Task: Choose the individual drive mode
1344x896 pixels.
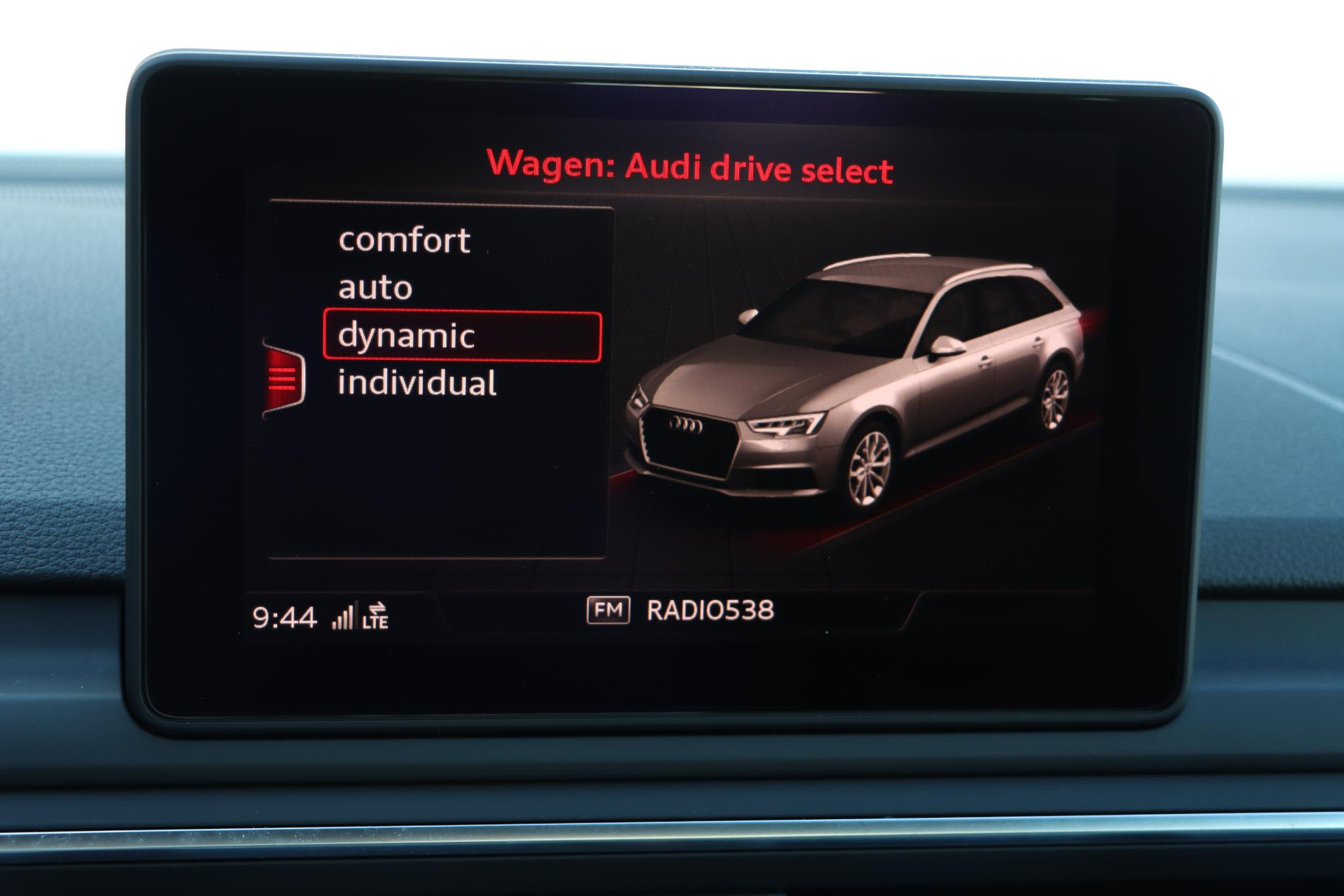Action: (417, 383)
